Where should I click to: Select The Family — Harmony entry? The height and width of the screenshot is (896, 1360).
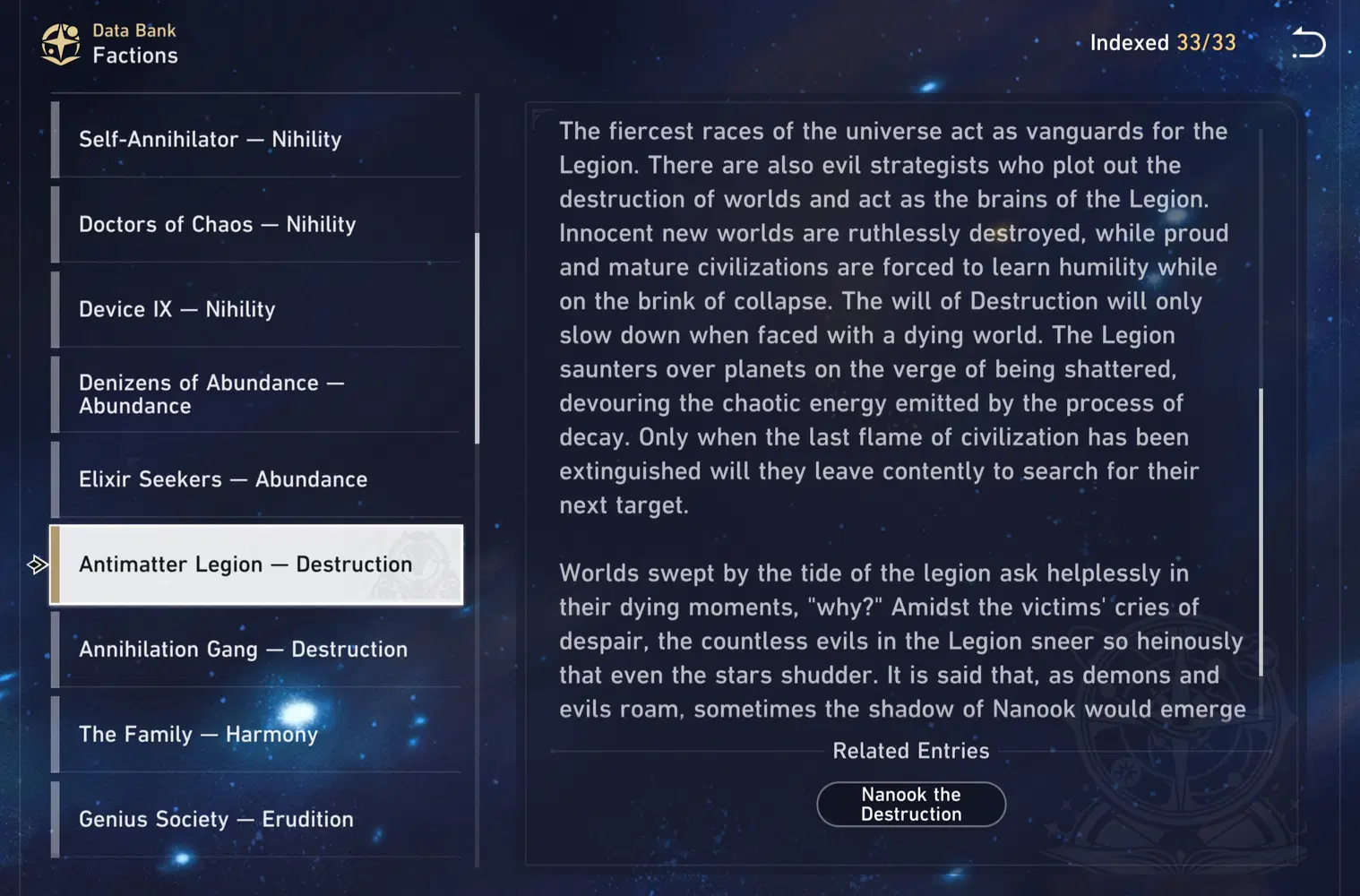[x=257, y=734]
